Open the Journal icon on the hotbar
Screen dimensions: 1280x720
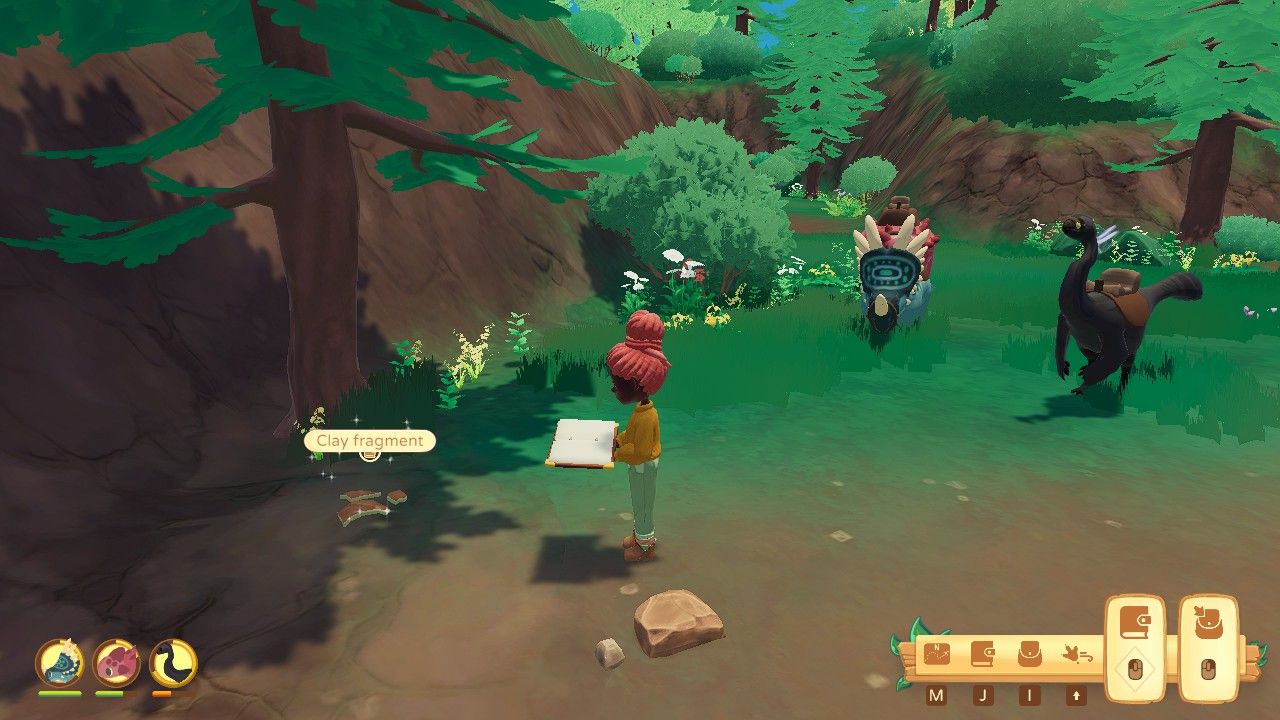pos(984,653)
